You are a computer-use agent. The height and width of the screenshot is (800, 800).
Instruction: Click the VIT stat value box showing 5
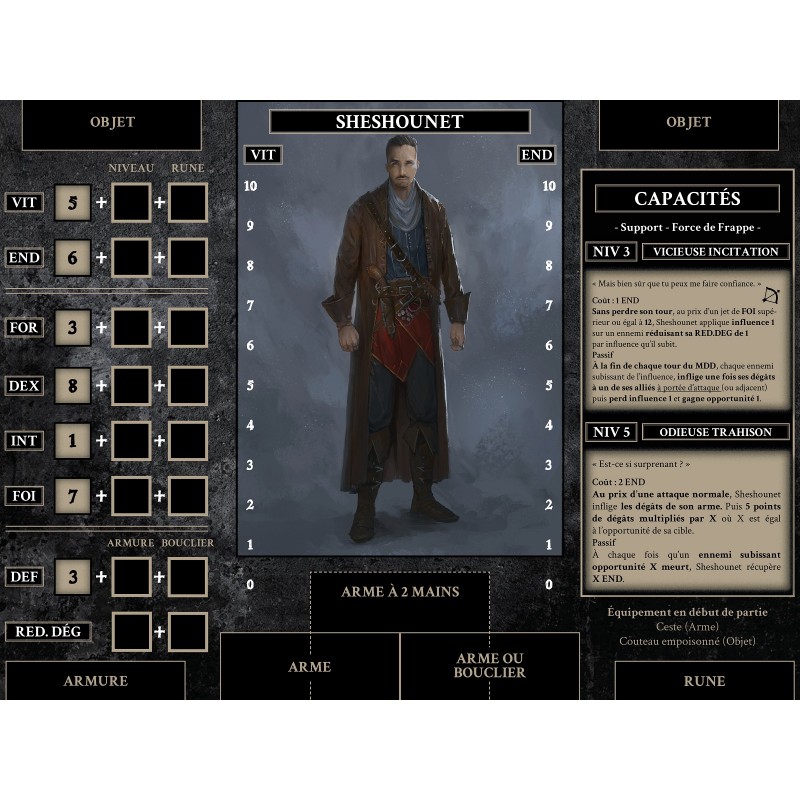(72, 202)
